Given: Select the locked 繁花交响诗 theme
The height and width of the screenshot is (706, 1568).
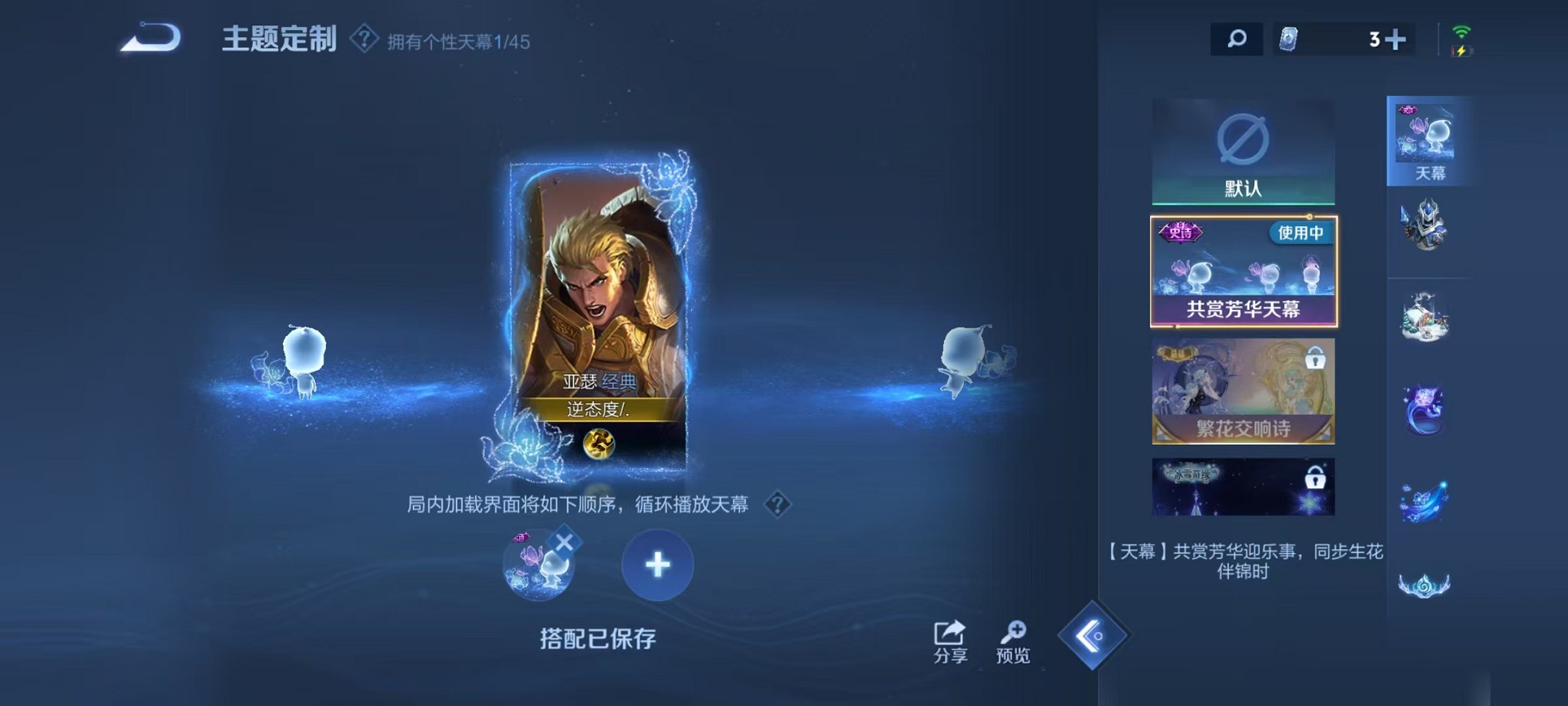Looking at the screenshot, I should [x=1245, y=392].
